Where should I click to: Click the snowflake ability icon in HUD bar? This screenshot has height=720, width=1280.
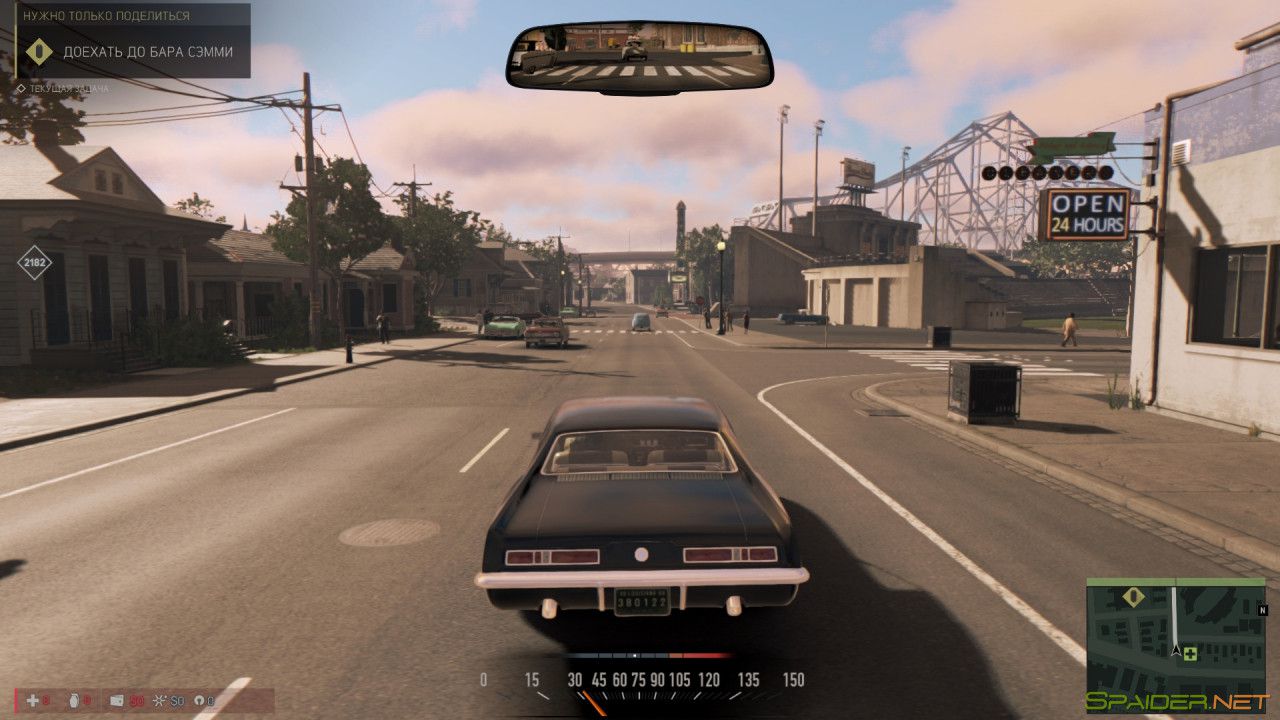(159, 699)
